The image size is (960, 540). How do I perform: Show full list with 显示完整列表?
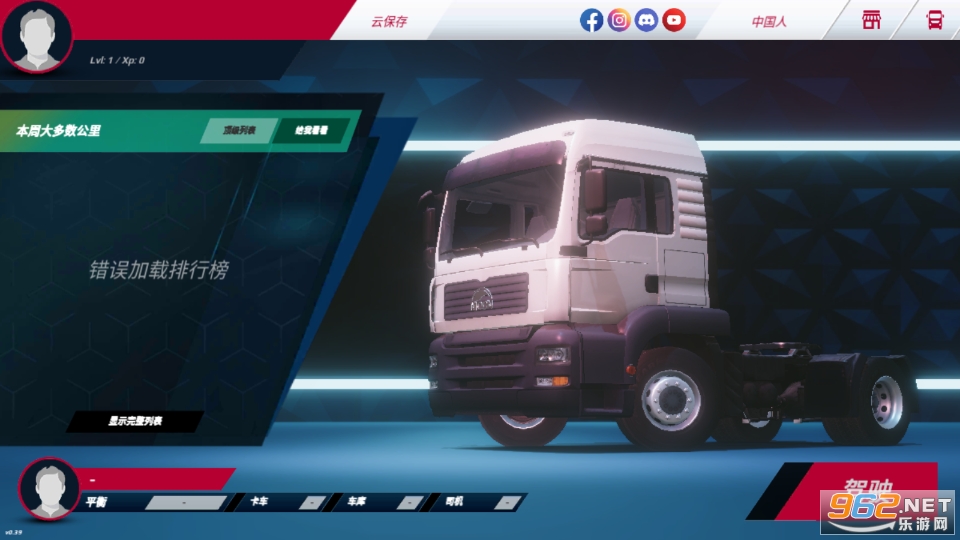pyautogui.click(x=135, y=422)
